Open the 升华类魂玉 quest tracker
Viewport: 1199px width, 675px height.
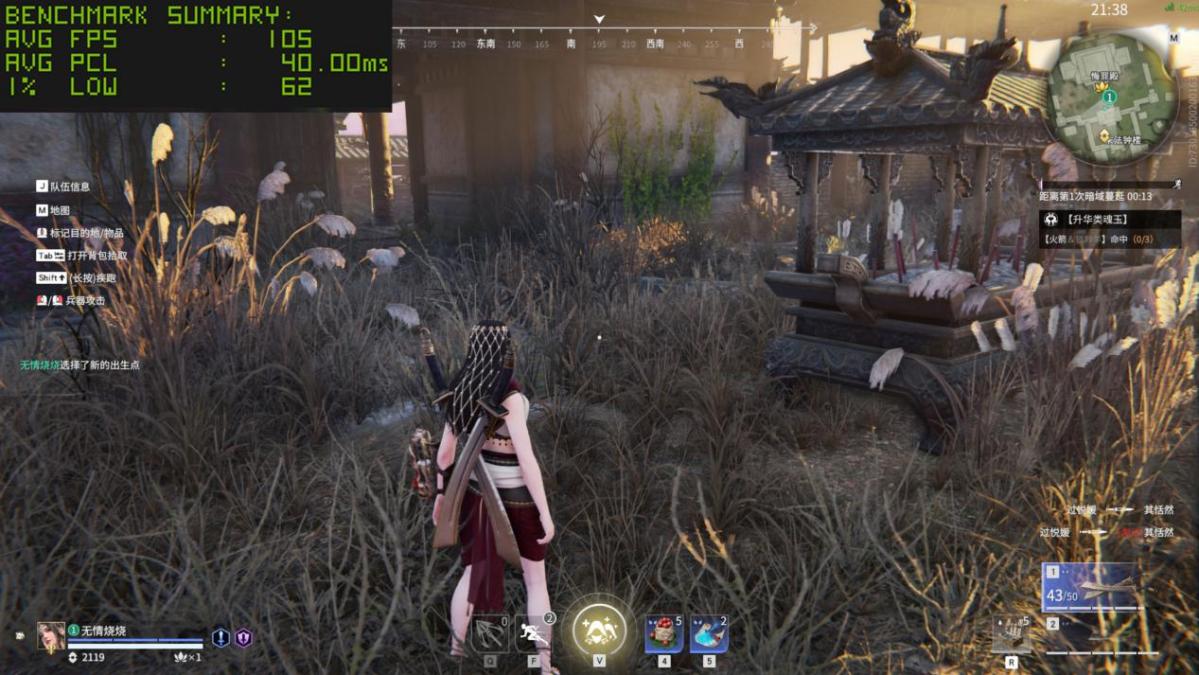tap(1109, 219)
